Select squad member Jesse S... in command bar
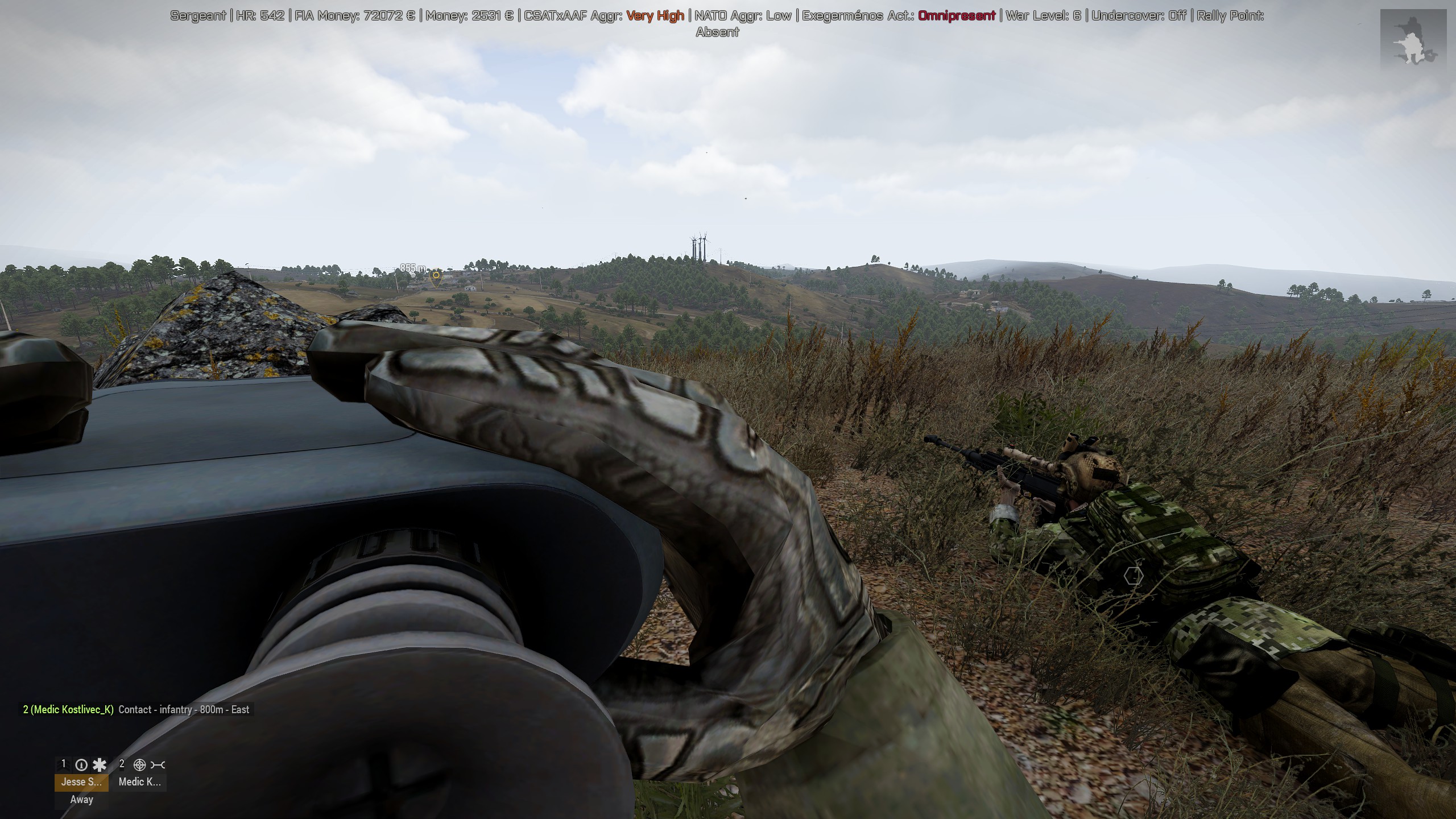 [x=81, y=782]
